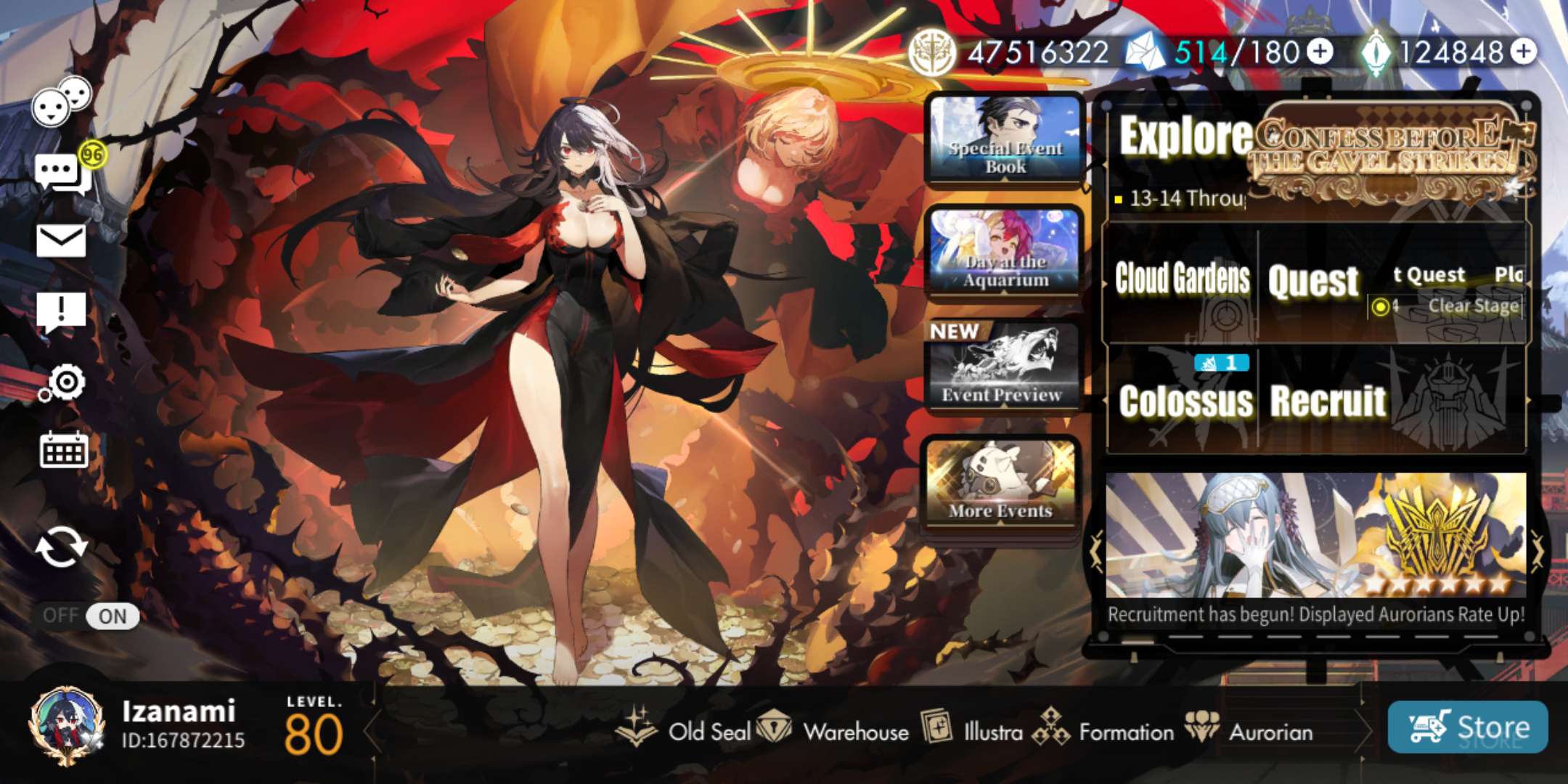Screen dimensions: 1568x784
Task: Enter Cloud Gardens
Action: point(1182,279)
